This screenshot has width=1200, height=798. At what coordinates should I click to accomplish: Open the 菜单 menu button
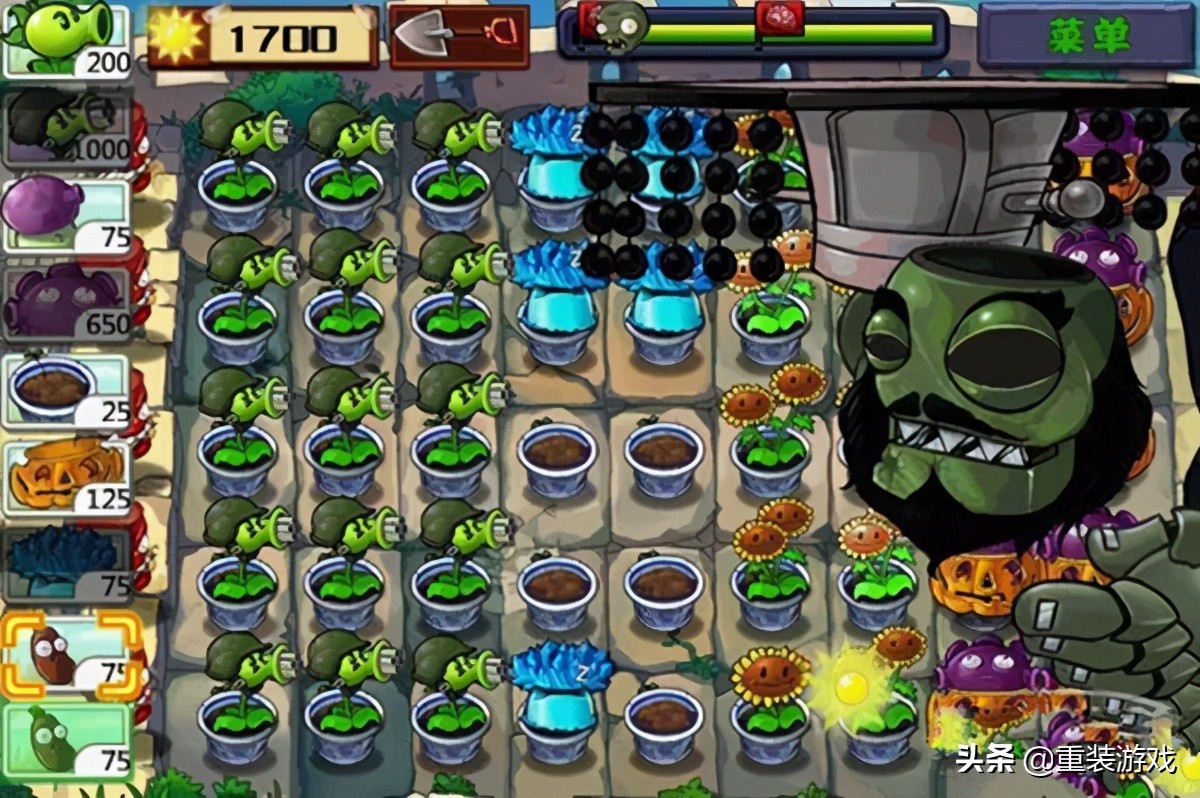pos(1087,36)
